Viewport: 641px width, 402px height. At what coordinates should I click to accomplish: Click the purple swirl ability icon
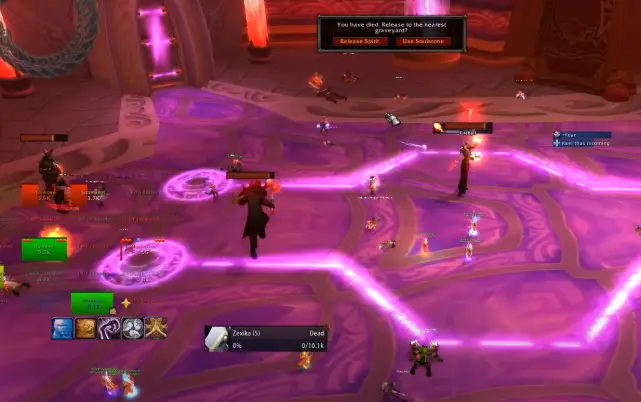pos(109,327)
